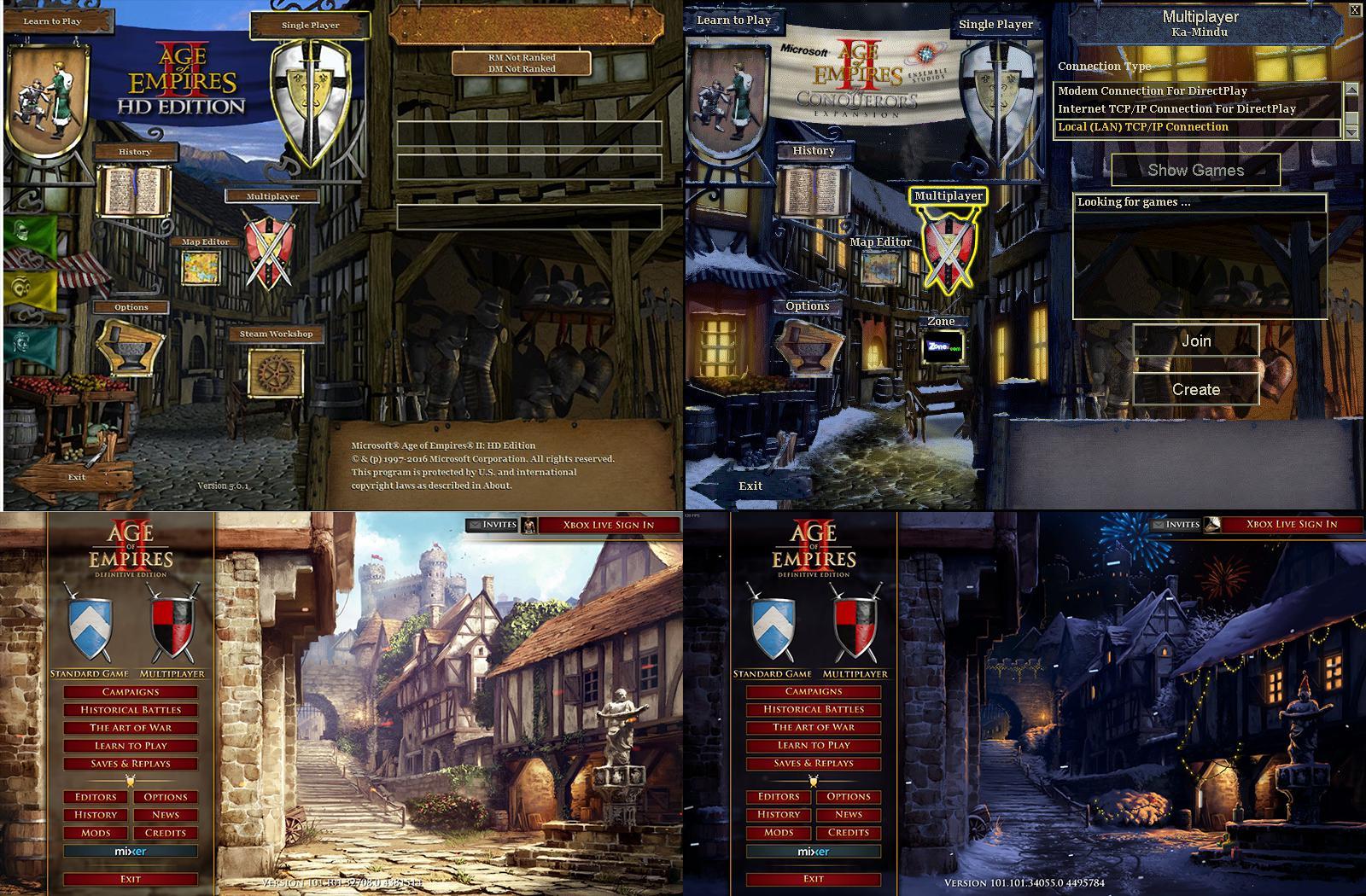Click the Join button
1366x896 pixels.
point(1198,340)
